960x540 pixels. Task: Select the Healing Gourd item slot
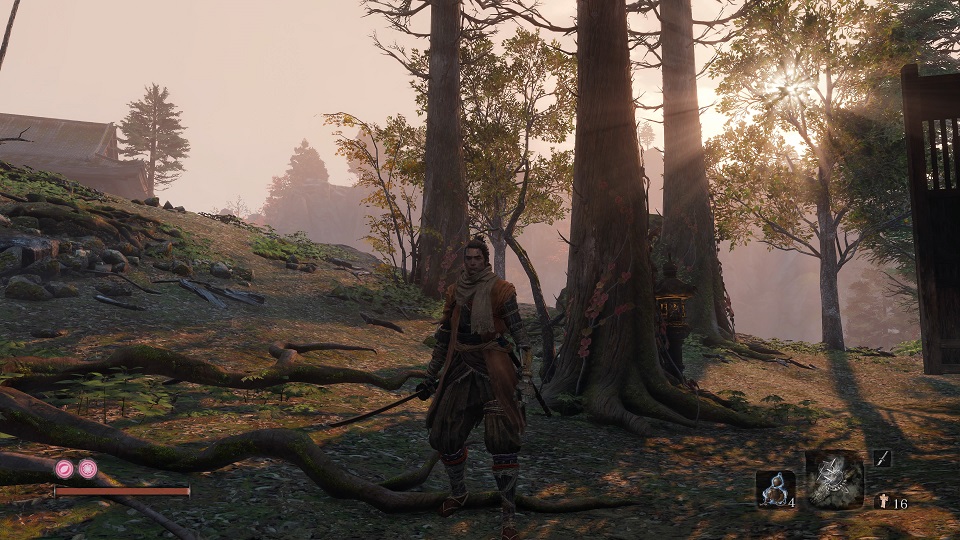[x=775, y=489]
